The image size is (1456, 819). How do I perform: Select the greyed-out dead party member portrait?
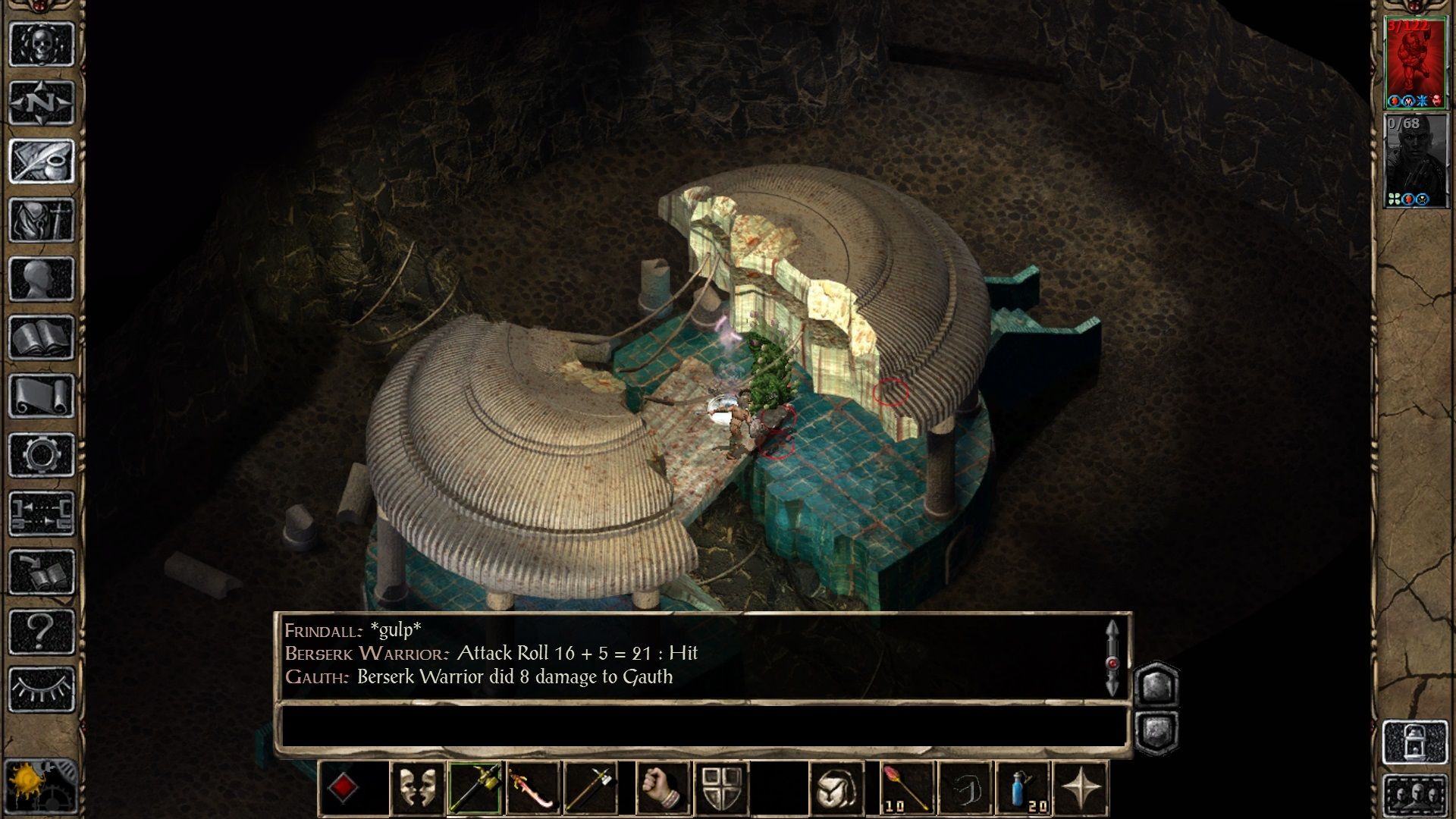(1414, 161)
